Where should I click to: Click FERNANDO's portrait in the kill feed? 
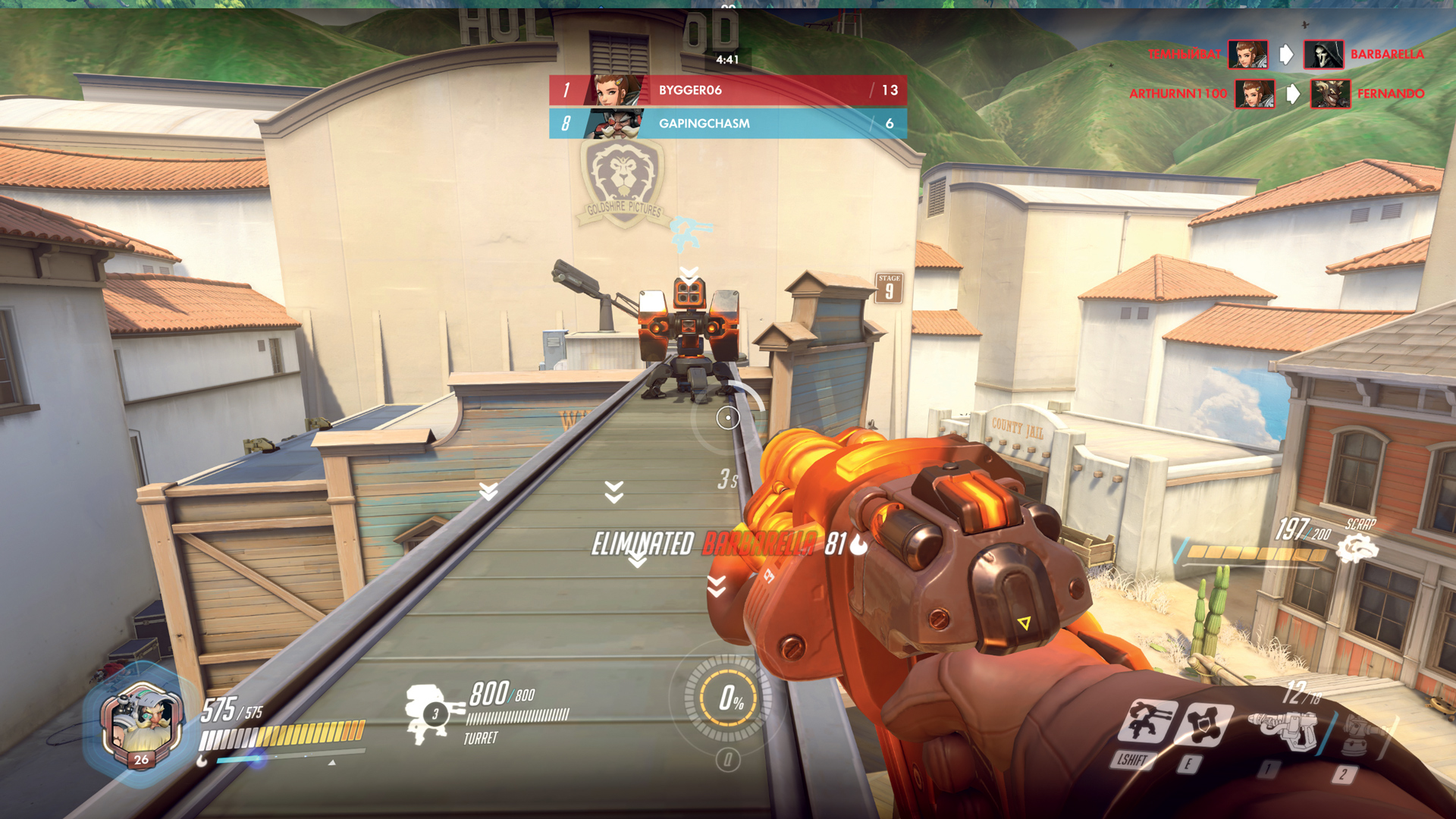1330,94
